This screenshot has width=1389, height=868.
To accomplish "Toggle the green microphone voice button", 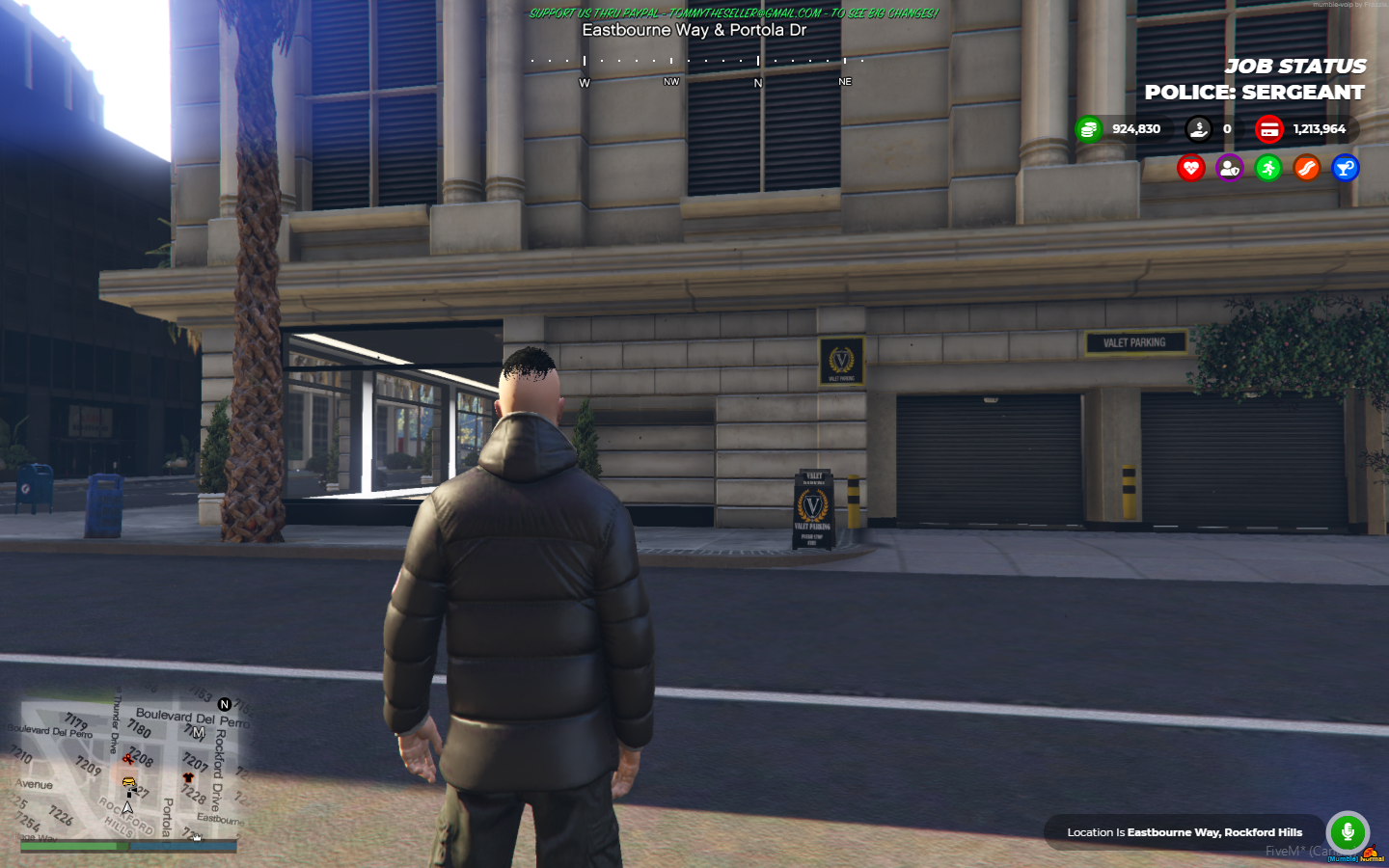I will tap(1348, 831).
